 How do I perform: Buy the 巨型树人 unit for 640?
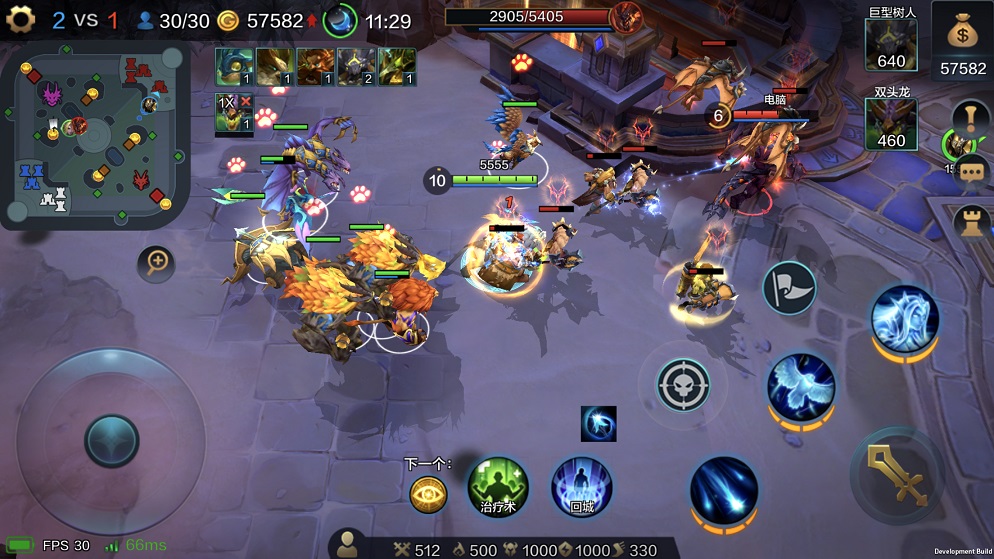click(x=891, y=45)
